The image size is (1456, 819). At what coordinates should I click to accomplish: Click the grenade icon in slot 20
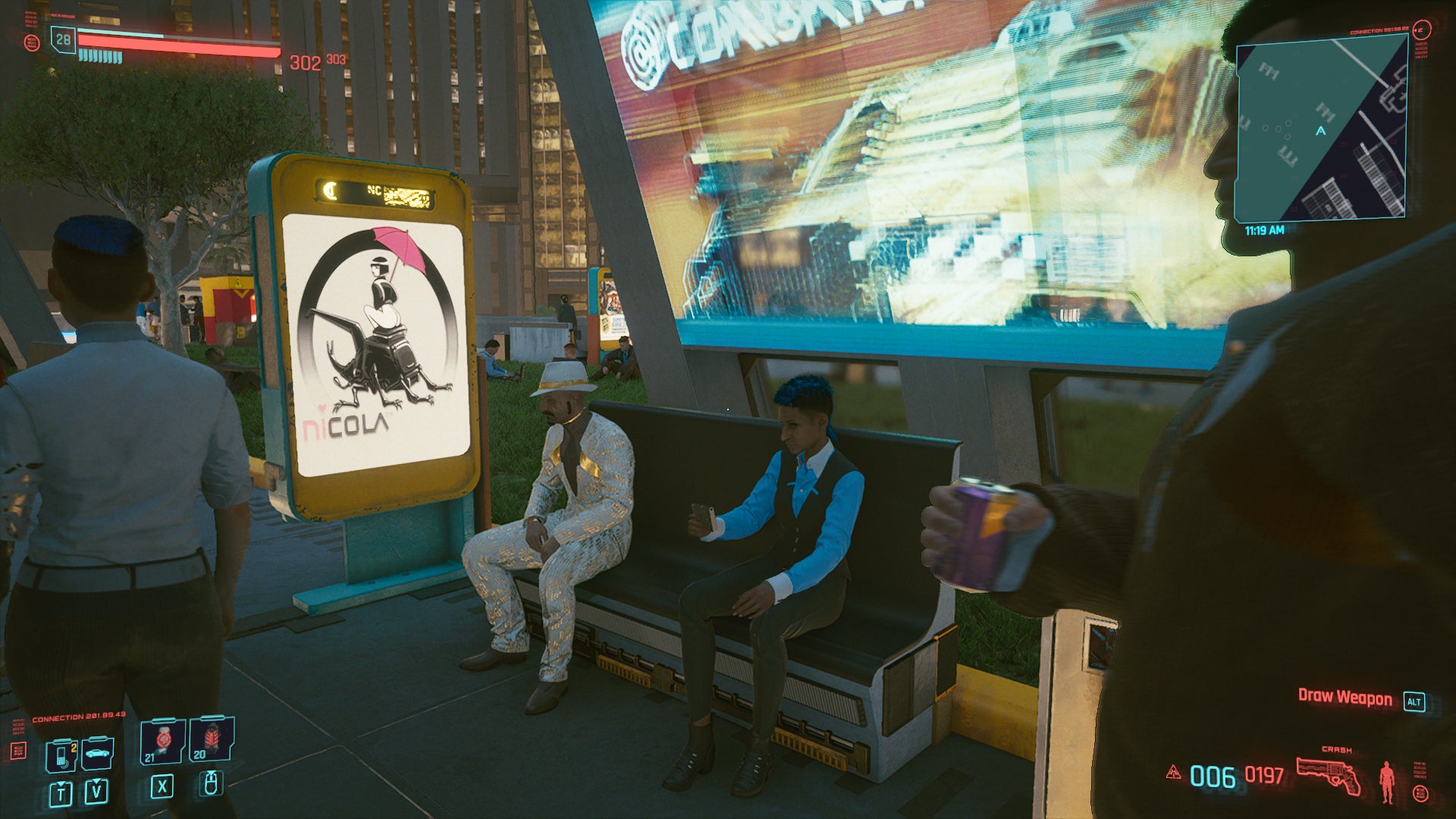[x=214, y=737]
